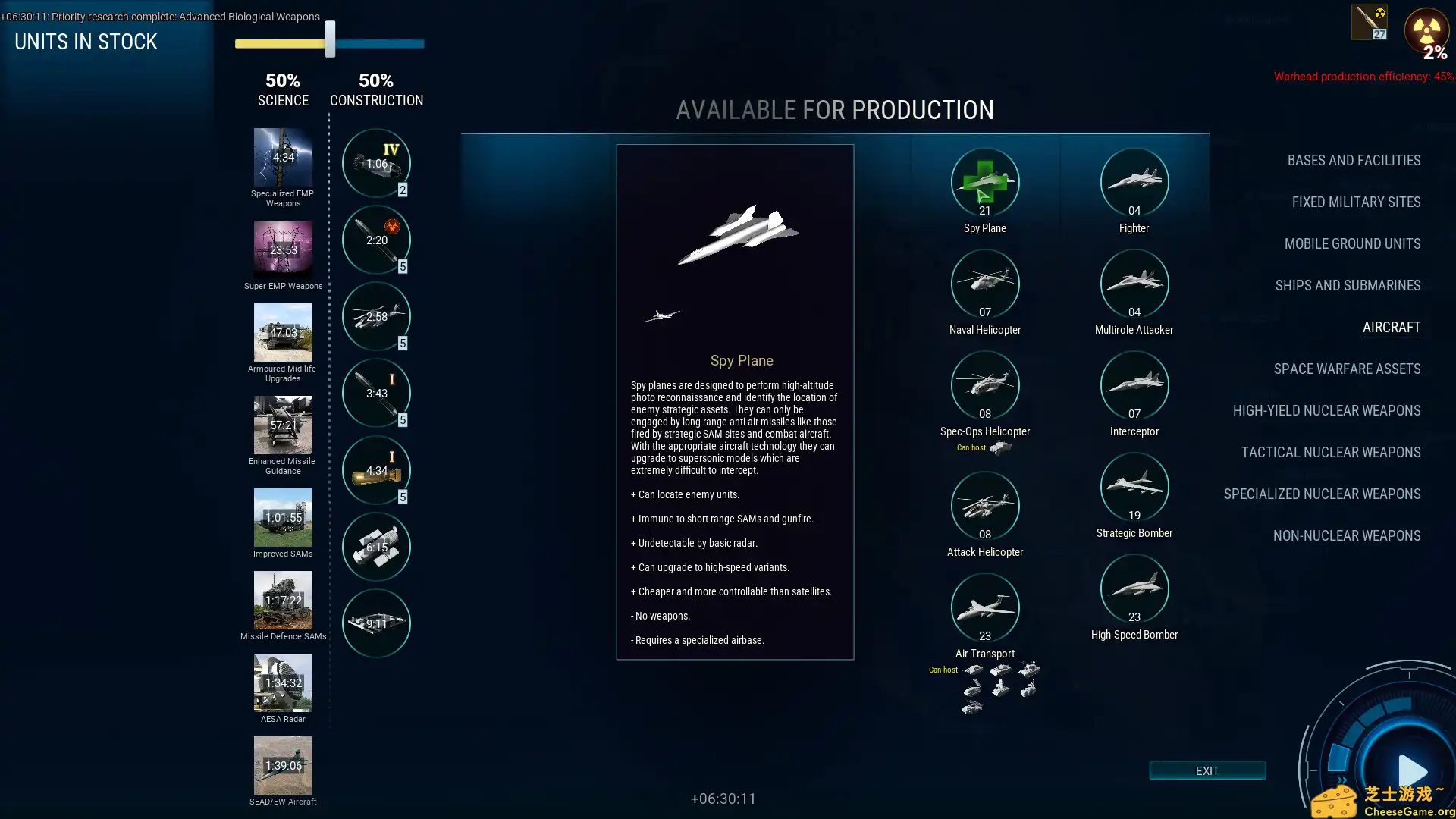The width and height of the screenshot is (1456, 819).
Task: Select the Fighter aircraft icon
Action: [1134, 182]
